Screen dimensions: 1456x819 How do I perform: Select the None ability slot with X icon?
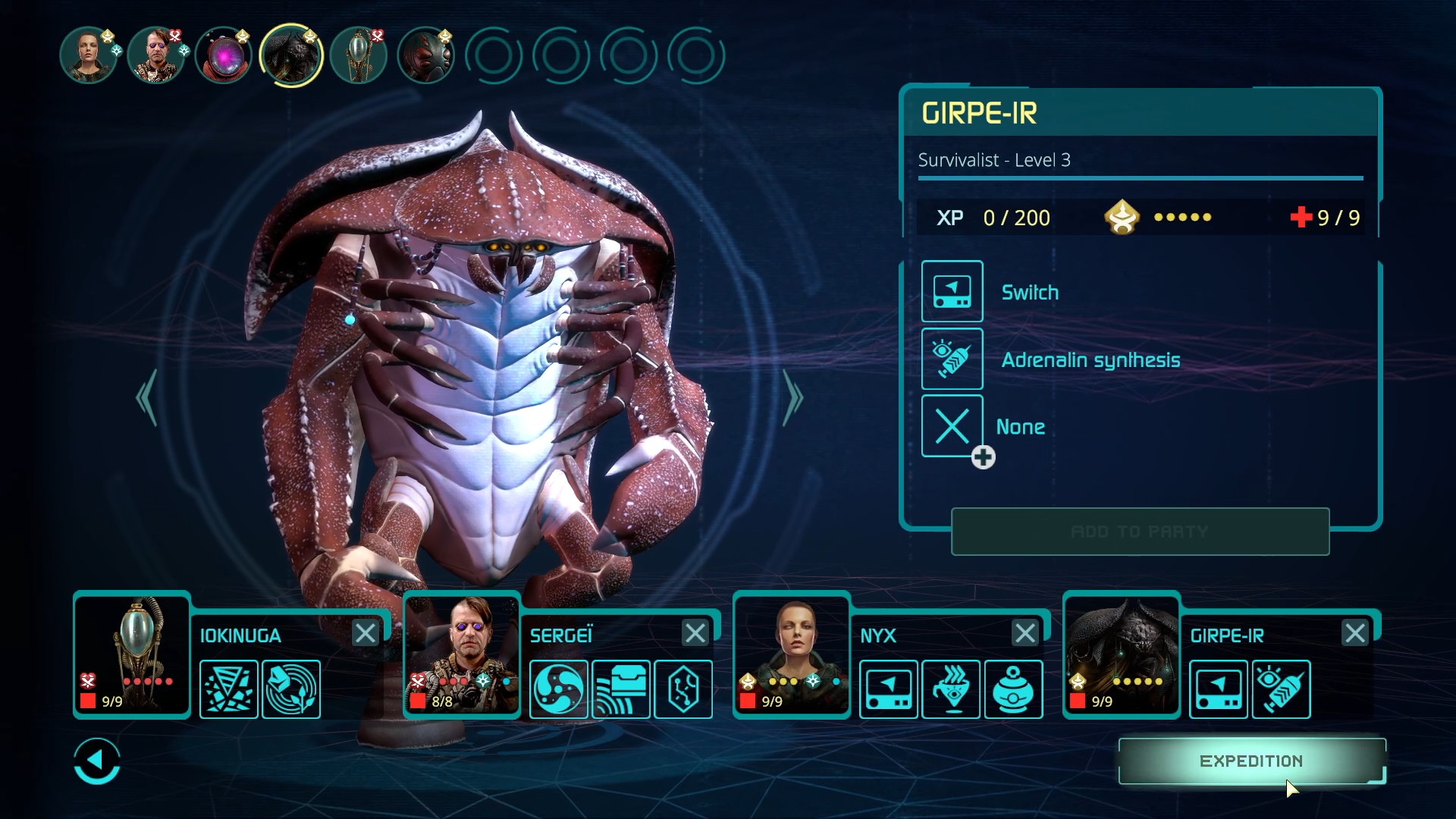click(x=952, y=425)
